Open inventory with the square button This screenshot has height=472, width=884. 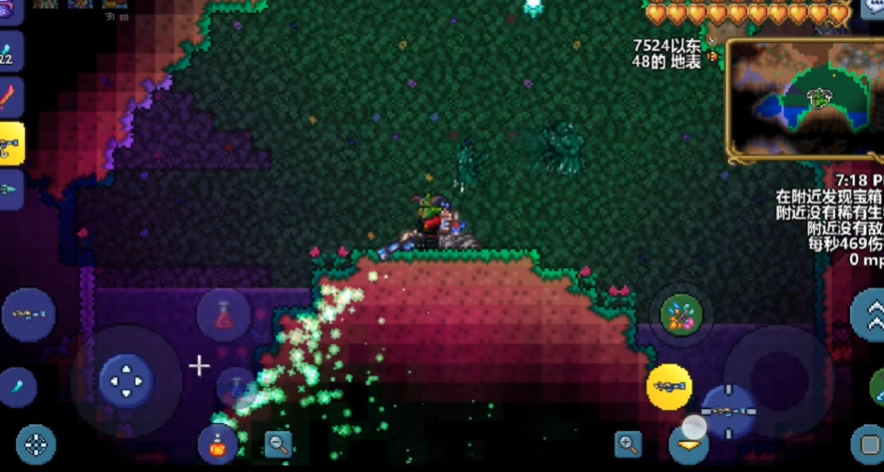tap(867, 443)
